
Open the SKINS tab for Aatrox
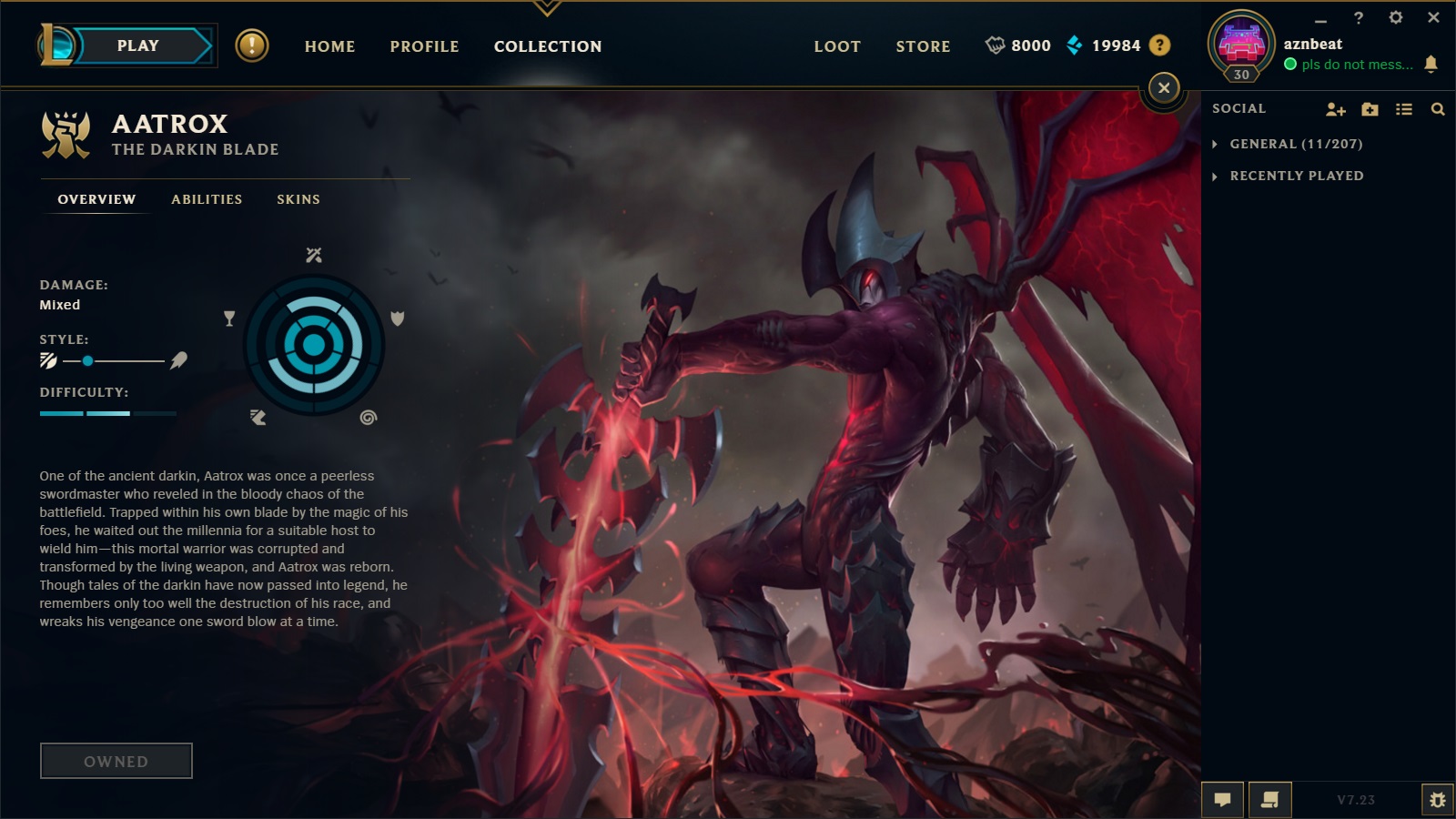[298, 199]
